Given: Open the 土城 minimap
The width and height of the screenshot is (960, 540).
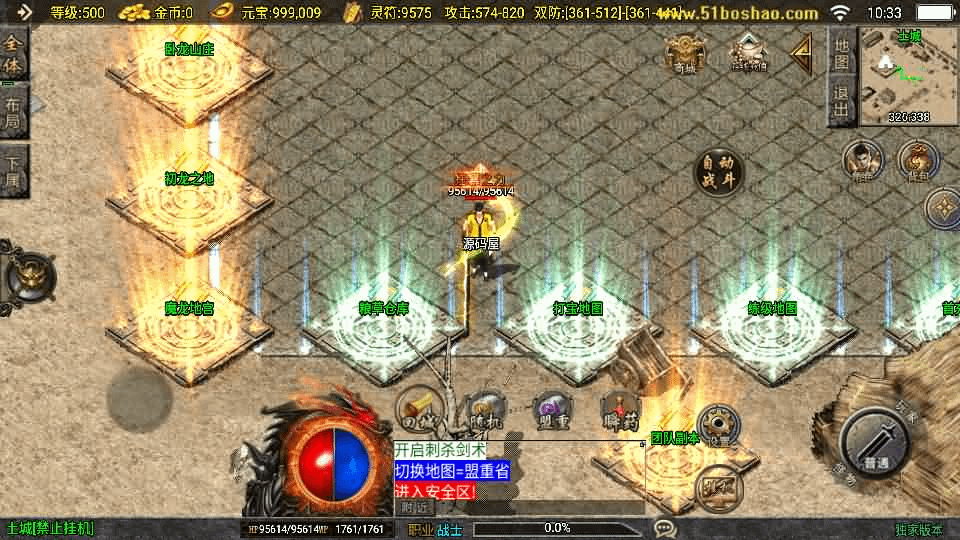Looking at the screenshot, I should point(908,78).
